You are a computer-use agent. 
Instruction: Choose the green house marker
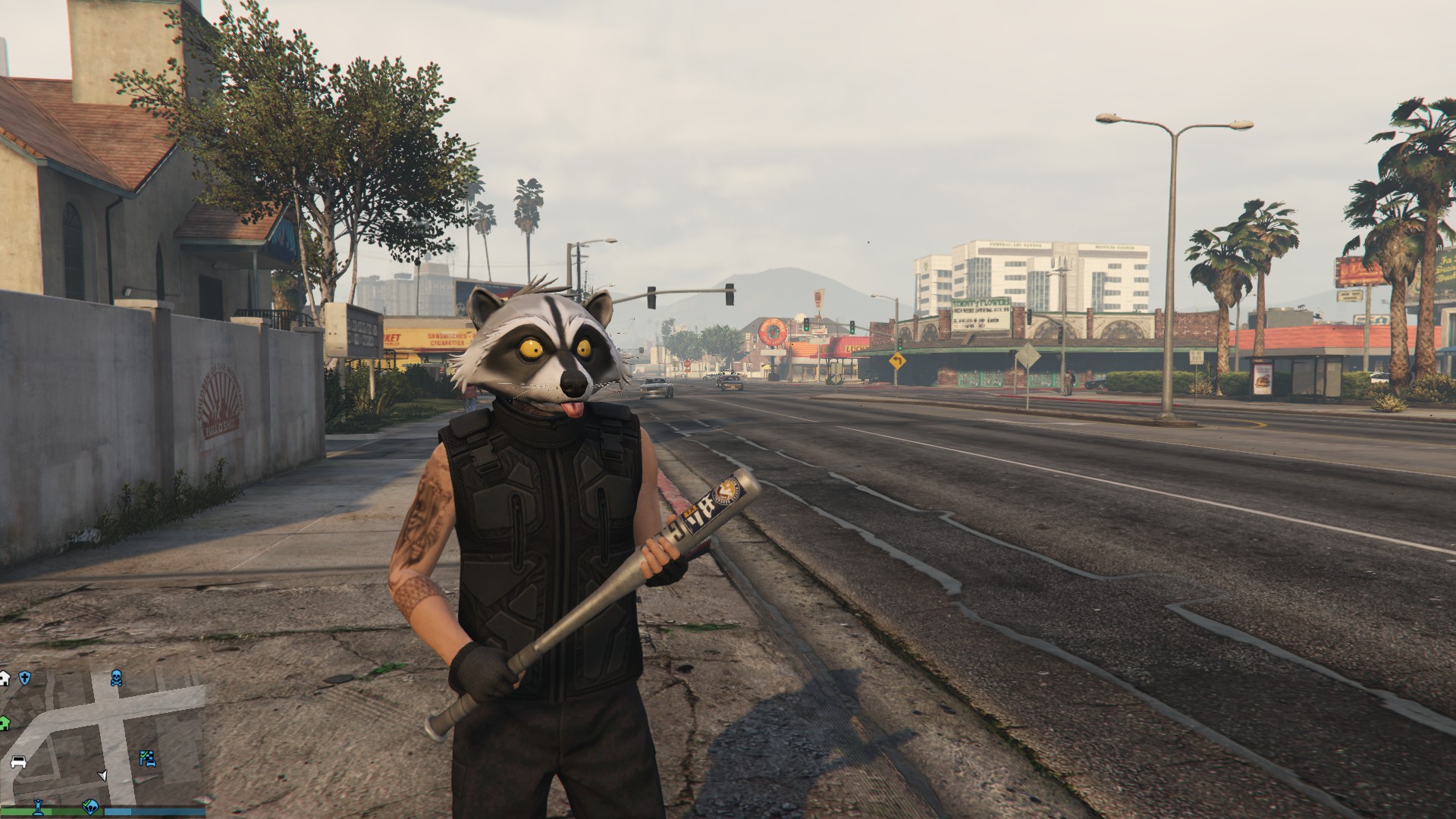click(x=4, y=723)
